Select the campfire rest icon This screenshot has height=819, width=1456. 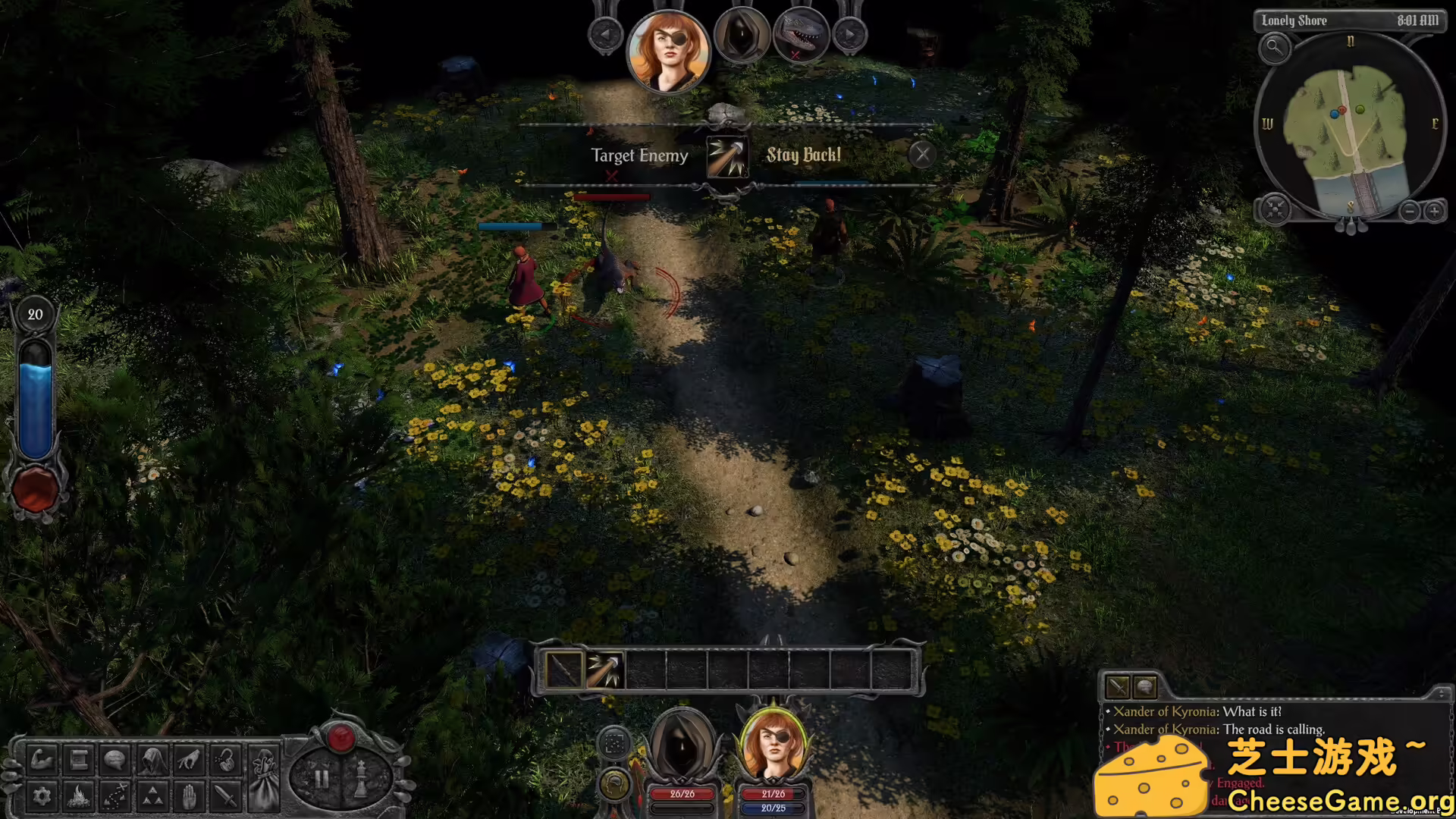[x=78, y=796]
